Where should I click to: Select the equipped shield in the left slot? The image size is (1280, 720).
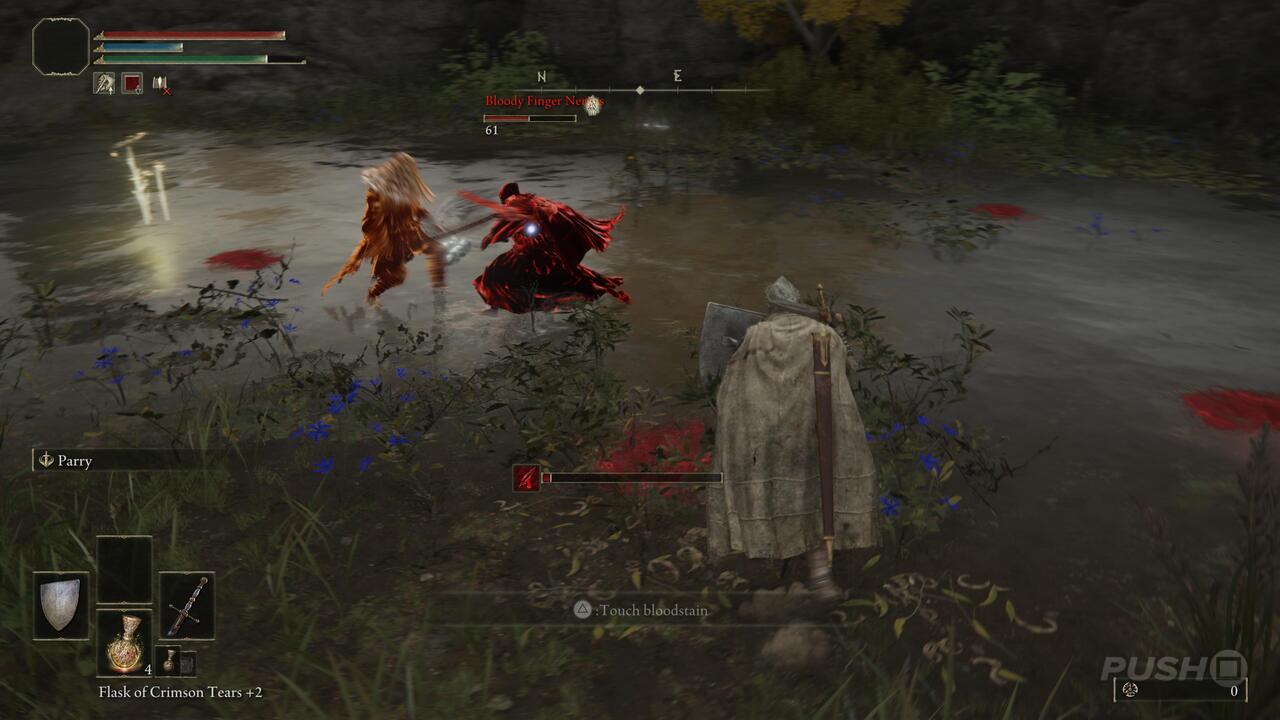(61, 602)
